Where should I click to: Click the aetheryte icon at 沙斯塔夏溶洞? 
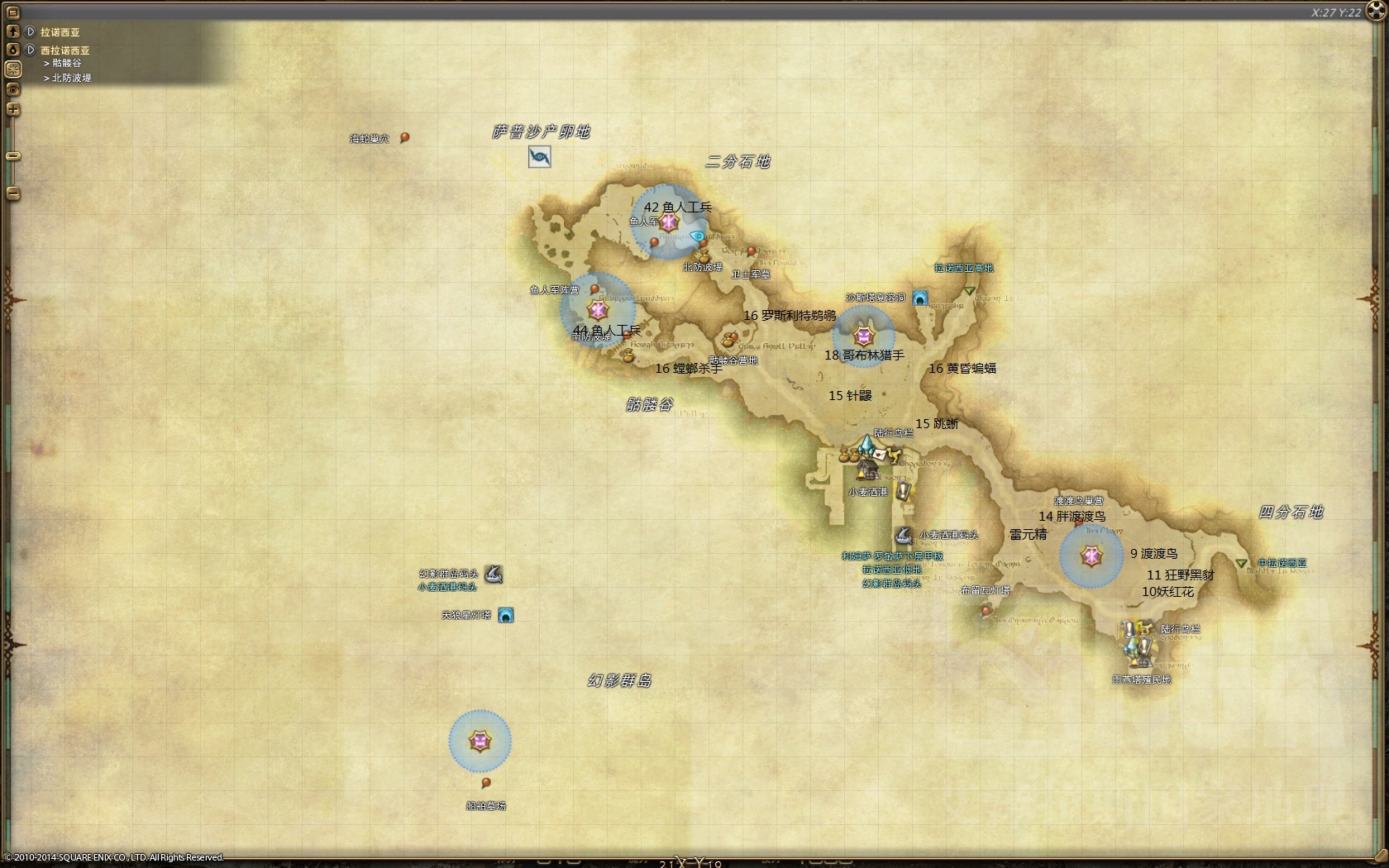point(920,299)
